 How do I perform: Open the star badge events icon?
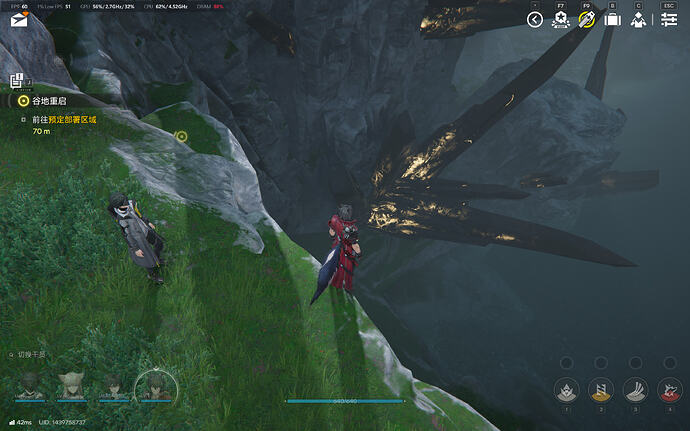(561, 20)
